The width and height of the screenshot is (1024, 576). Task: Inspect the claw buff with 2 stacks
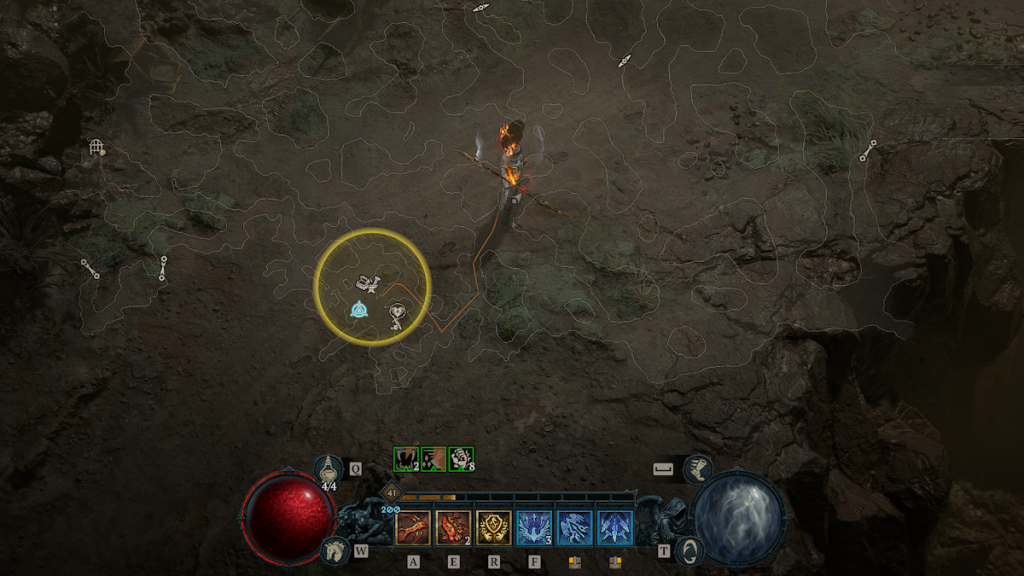(407, 458)
